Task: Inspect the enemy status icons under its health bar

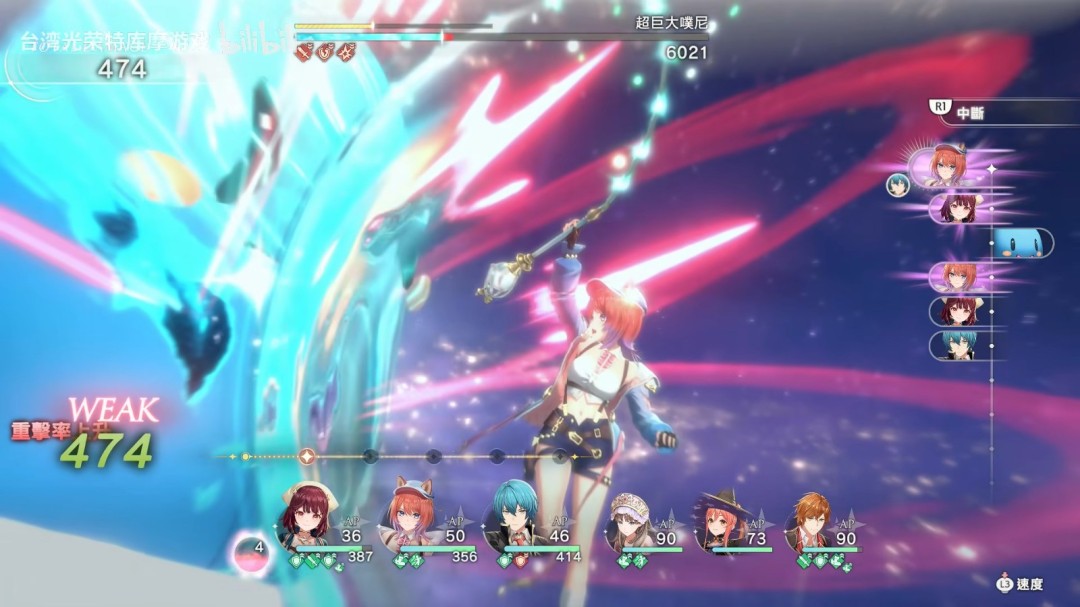Action: pos(326,52)
